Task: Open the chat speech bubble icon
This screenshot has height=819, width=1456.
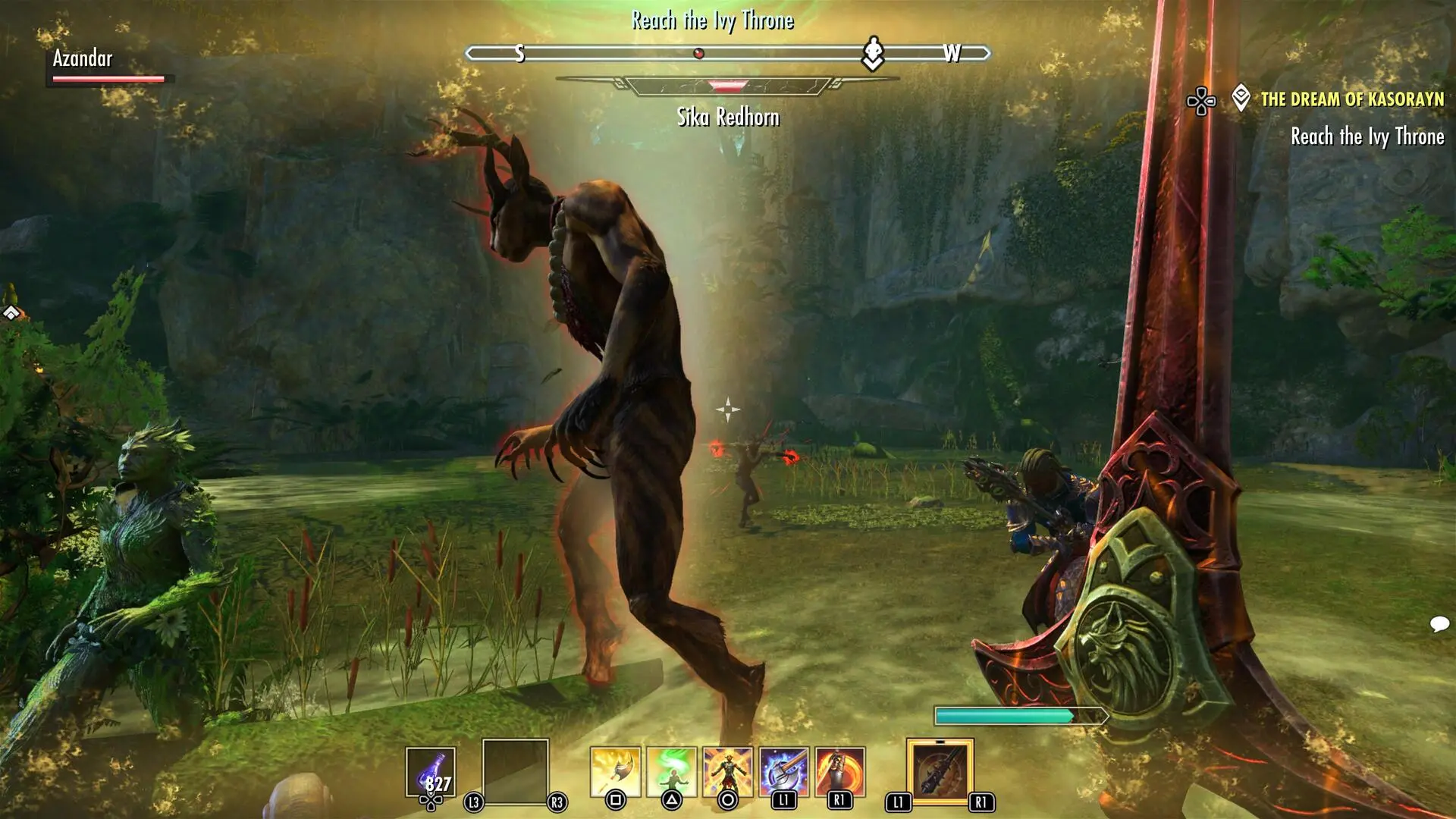Action: pyautogui.click(x=1439, y=624)
